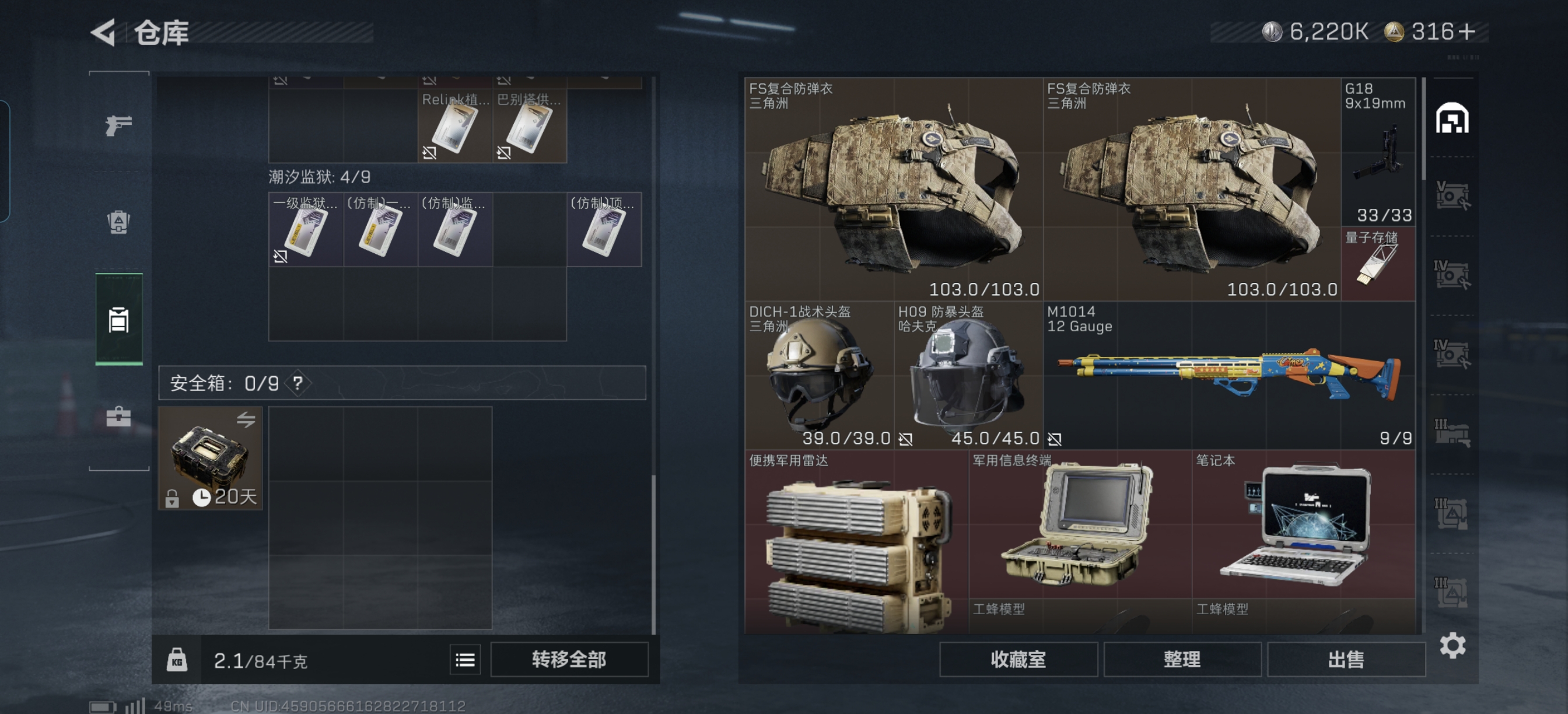Select the 量子存储 storage item
The height and width of the screenshot is (714, 1568).
[x=1378, y=264]
